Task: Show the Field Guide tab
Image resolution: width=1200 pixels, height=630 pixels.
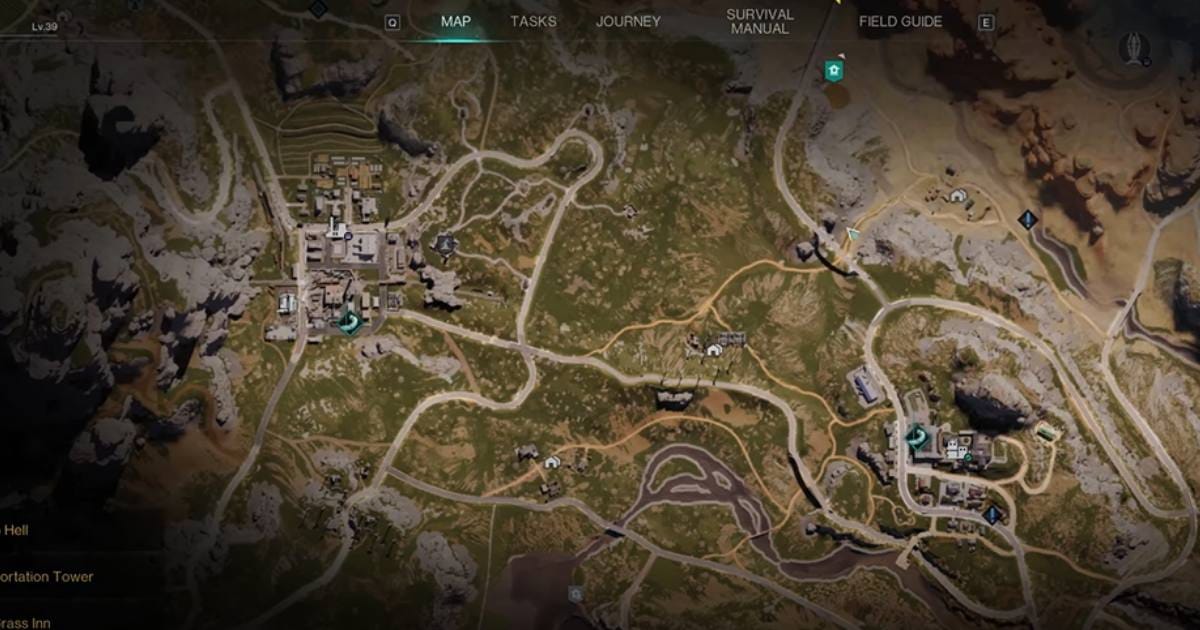Action: click(900, 21)
